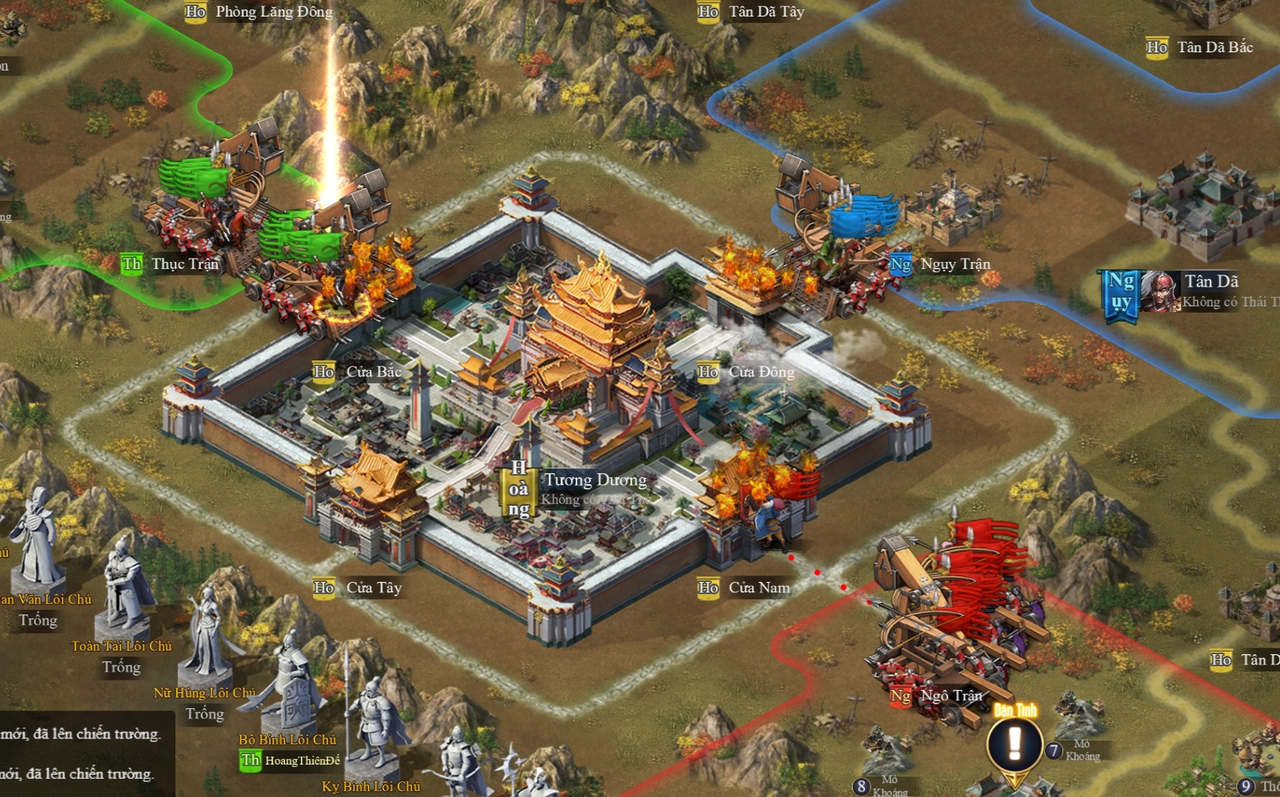Open the Dân Tình exclamation marker
This screenshot has height=797, width=1280.
coord(1015,744)
